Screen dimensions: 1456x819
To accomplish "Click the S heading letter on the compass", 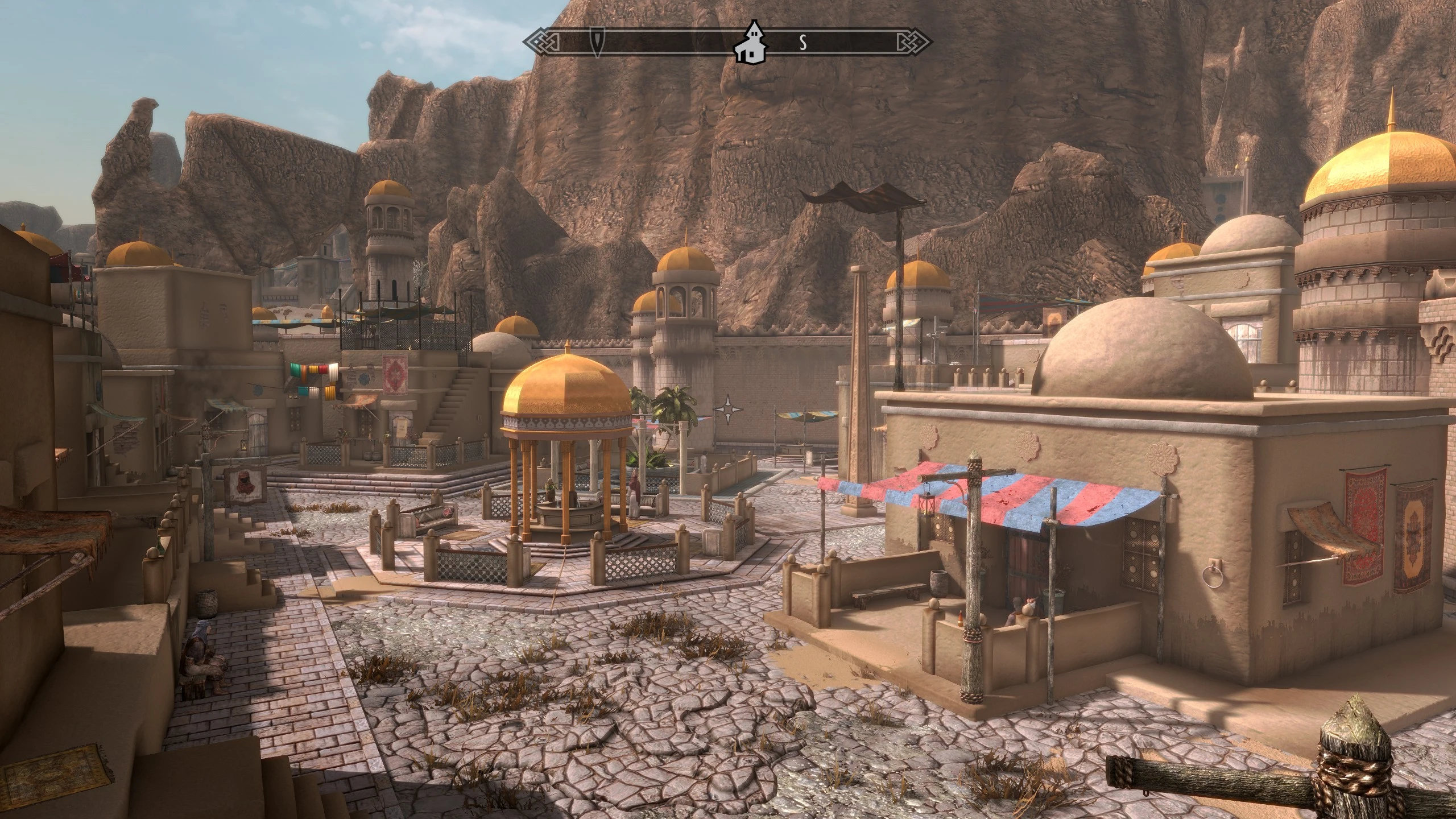I will coord(803,42).
